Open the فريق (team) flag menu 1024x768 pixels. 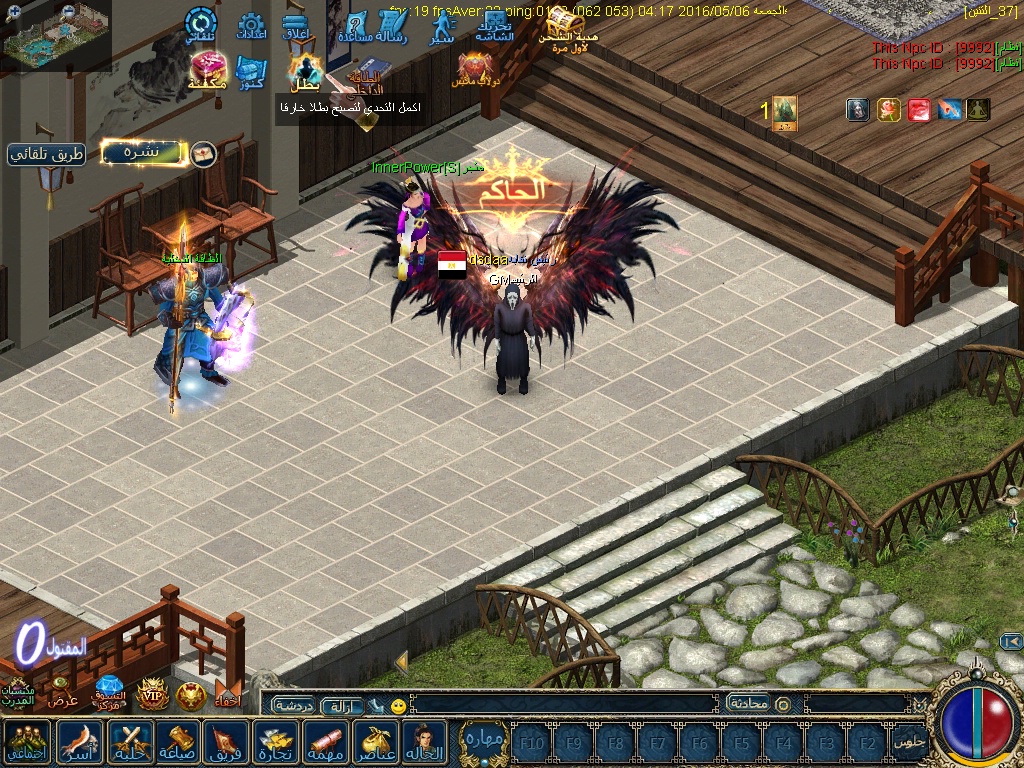point(227,743)
